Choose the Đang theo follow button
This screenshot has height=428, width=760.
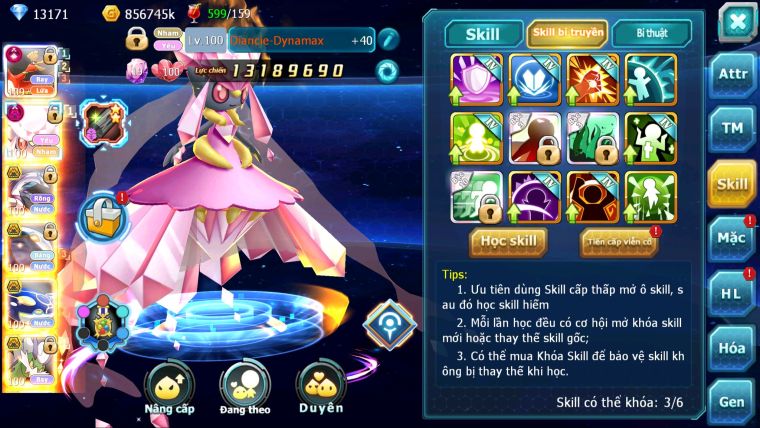245,388
